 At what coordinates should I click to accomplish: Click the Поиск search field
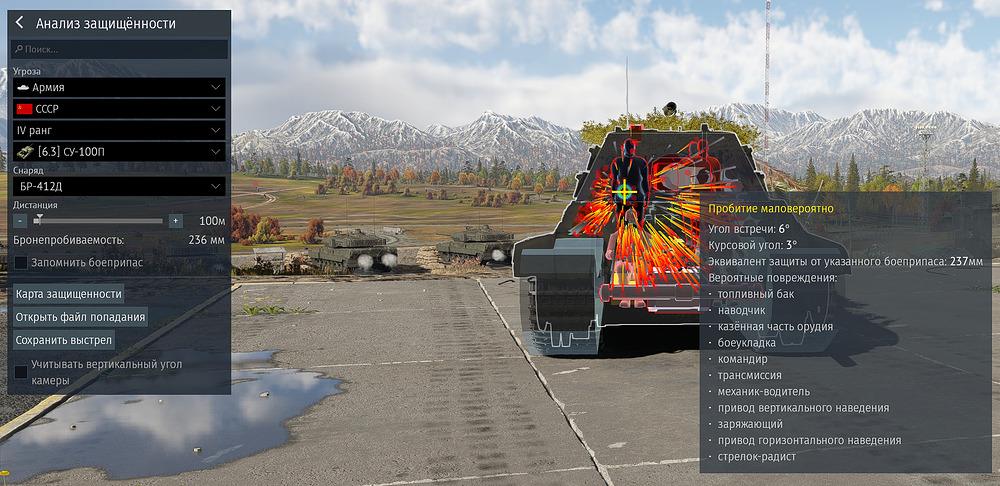tap(119, 49)
